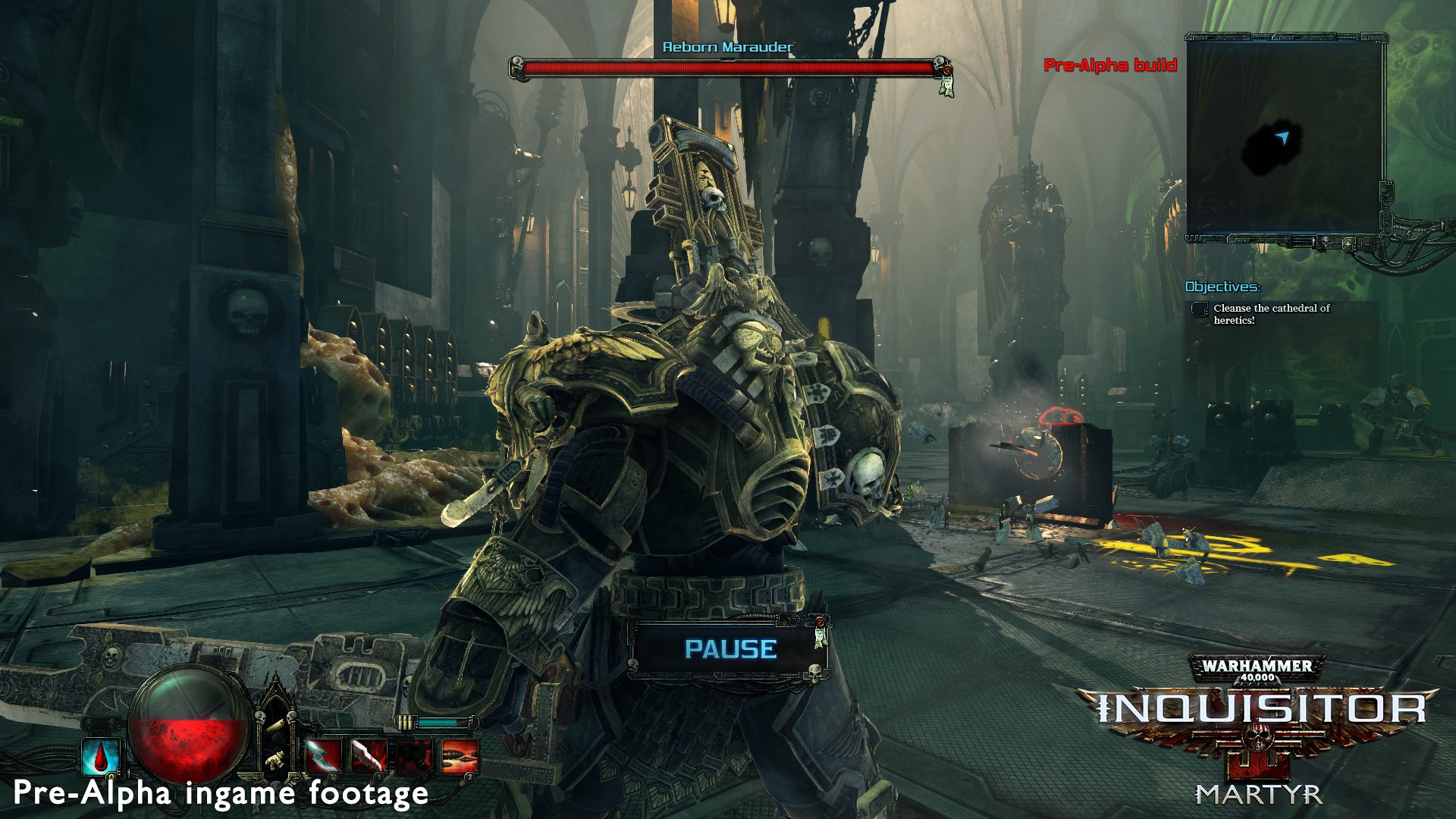Activate the cleaver blade skill
The width and height of the screenshot is (1456, 819).
tap(322, 756)
